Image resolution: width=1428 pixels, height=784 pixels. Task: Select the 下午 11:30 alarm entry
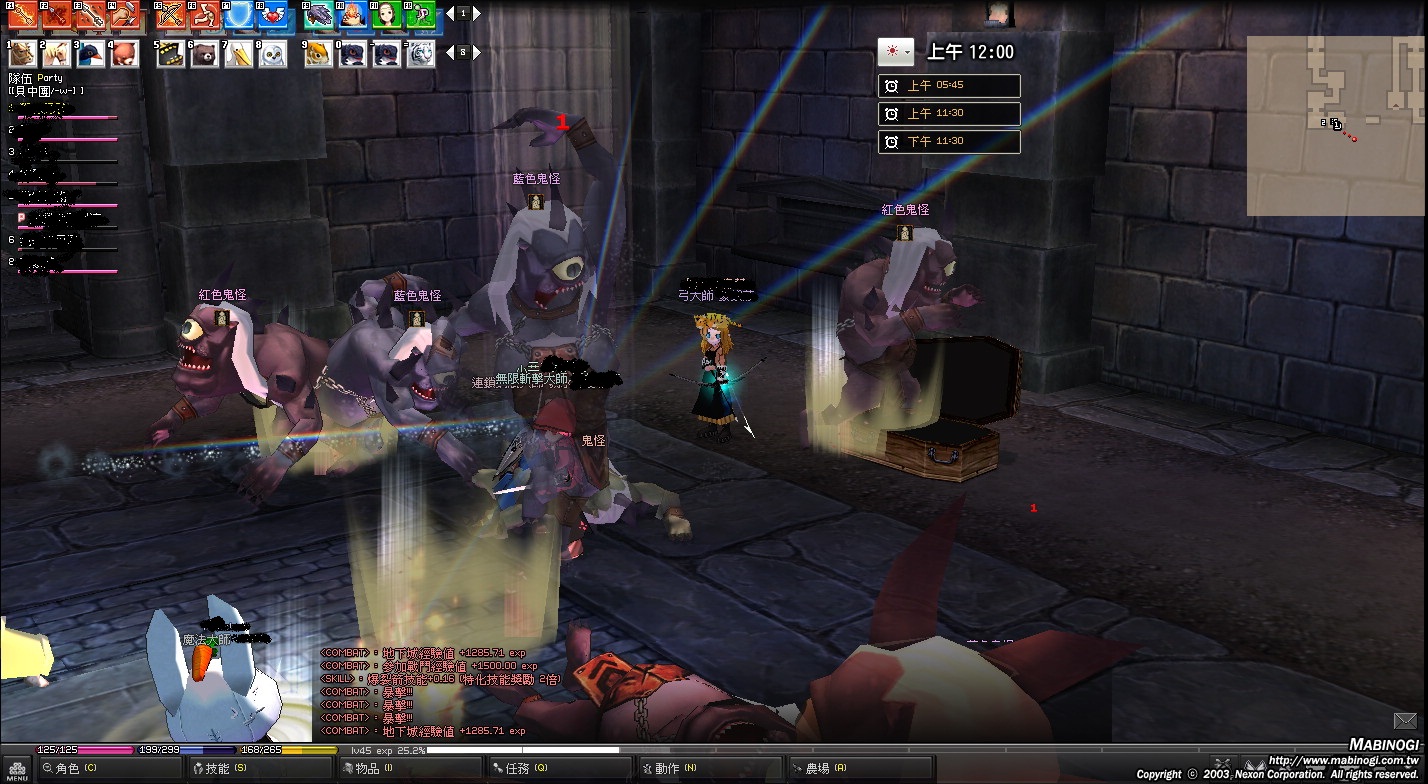[949, 142]
